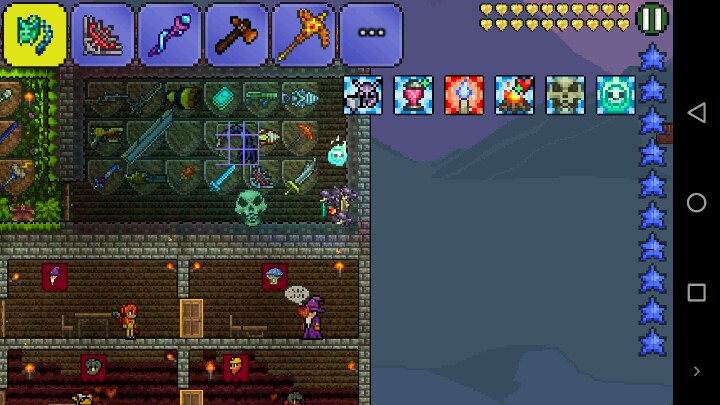Inspect the water candle debuff icon
The width and height of the screenshot is (720, 405).
point(464,95)
